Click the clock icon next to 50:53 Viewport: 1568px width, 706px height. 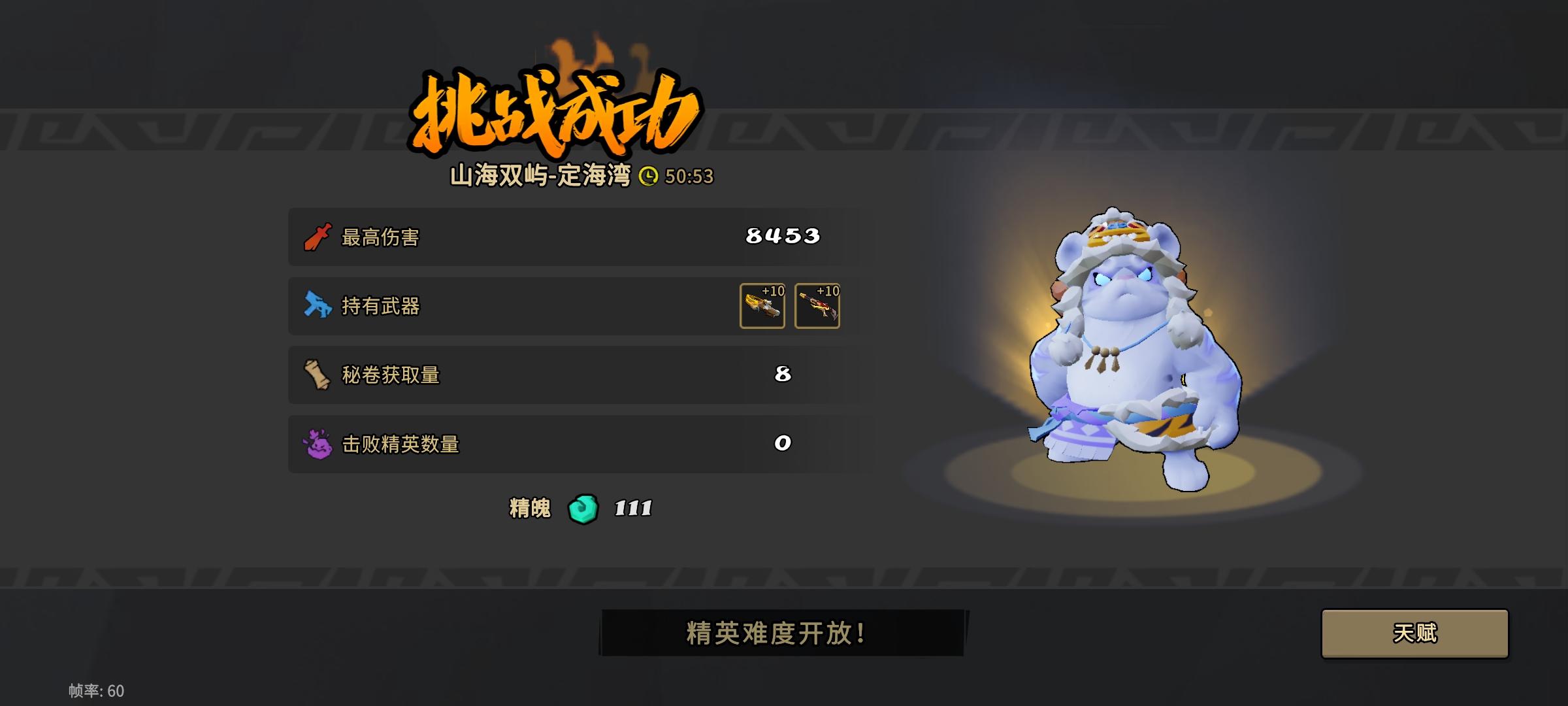pos(649,175)
